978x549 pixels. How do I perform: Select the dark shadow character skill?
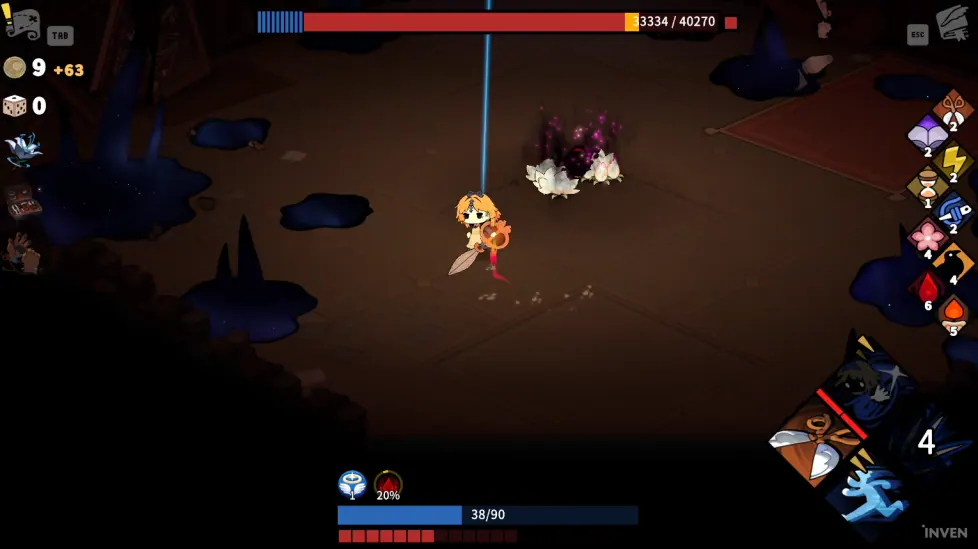[x=868, y=385]
